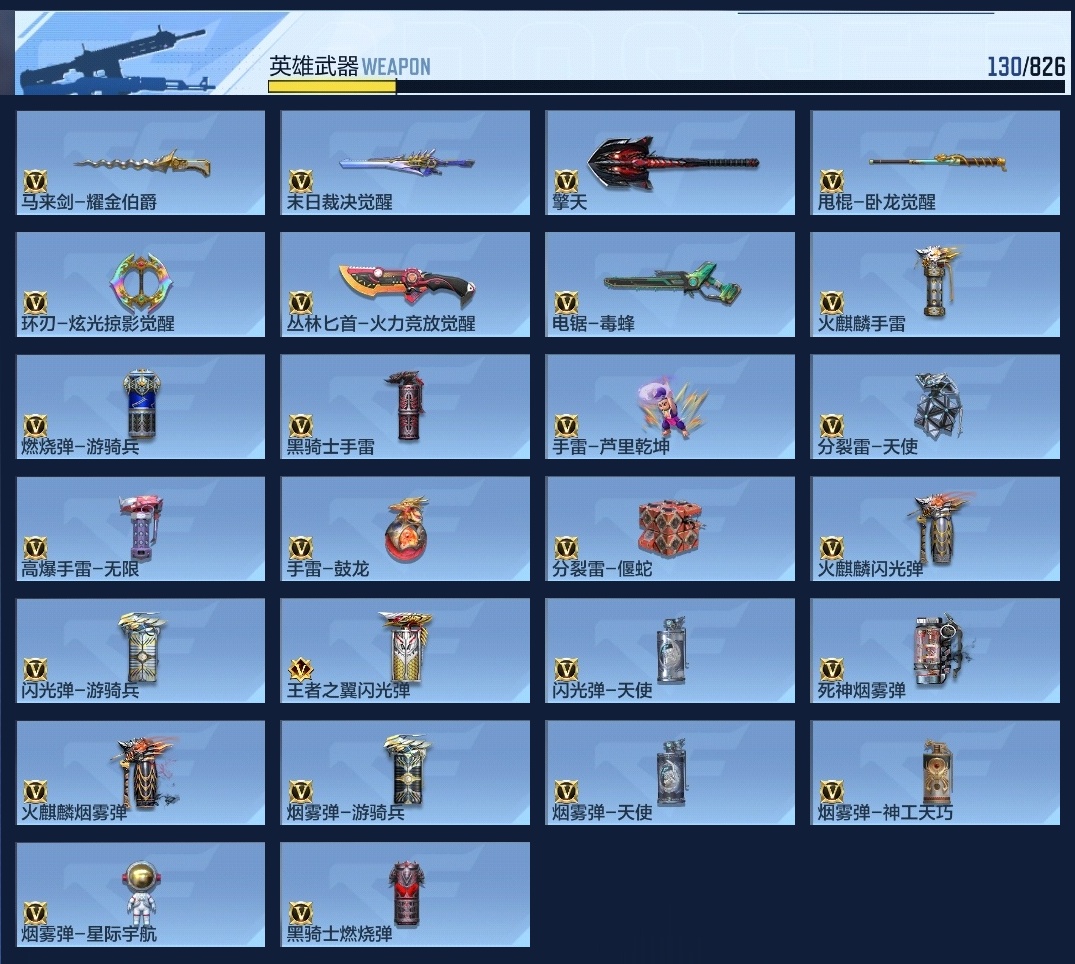The width and height of the screenshot is (1075, 964).
Task: Pick the 高爆手雷-无限 grenade card
Action: (141, 528)
